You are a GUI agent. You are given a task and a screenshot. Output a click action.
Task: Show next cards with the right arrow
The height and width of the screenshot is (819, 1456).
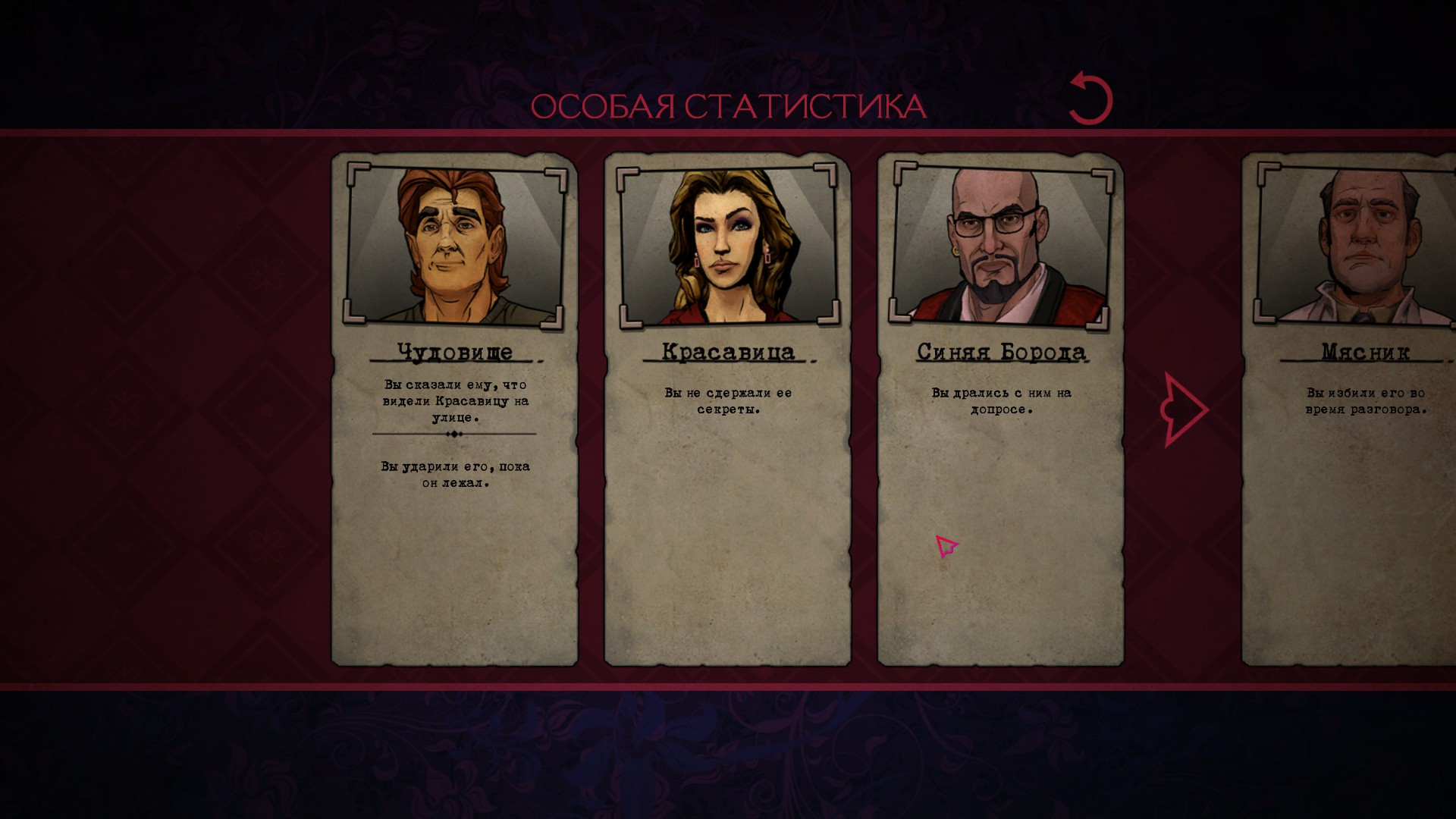[x=1184, y=409]
